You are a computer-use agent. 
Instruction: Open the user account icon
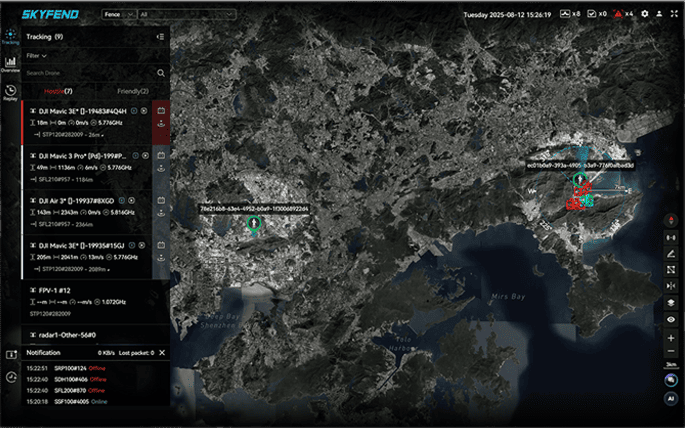click(x=659, y=14)
